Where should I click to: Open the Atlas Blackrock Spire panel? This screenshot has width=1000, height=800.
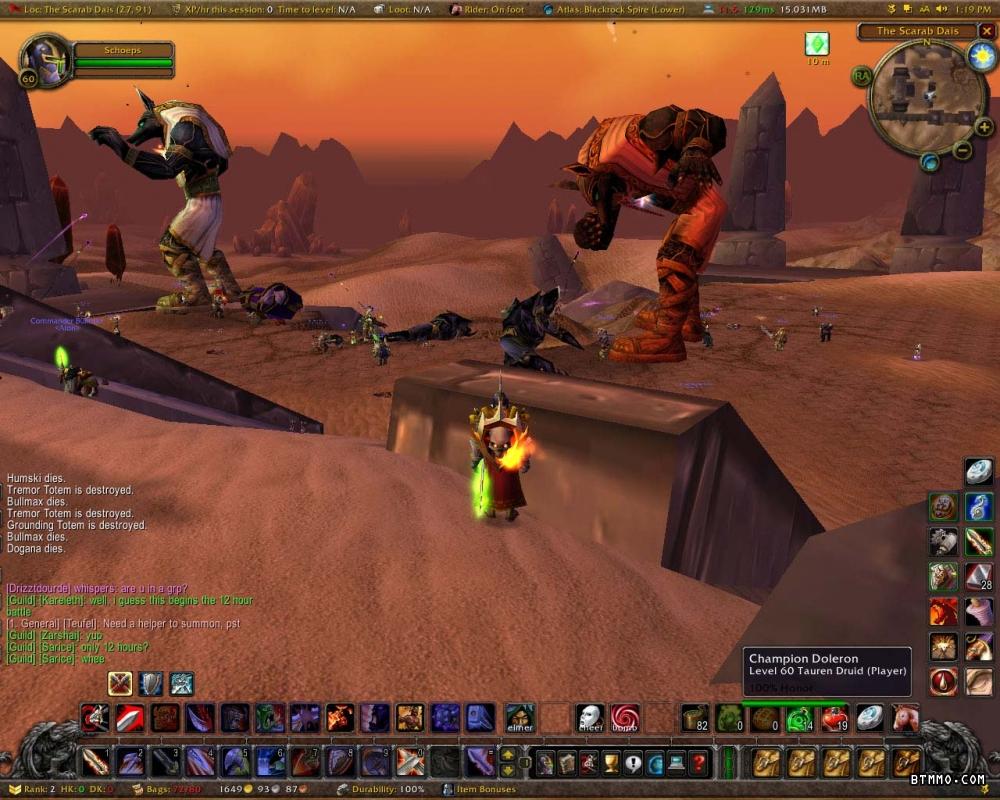(616, 9)
